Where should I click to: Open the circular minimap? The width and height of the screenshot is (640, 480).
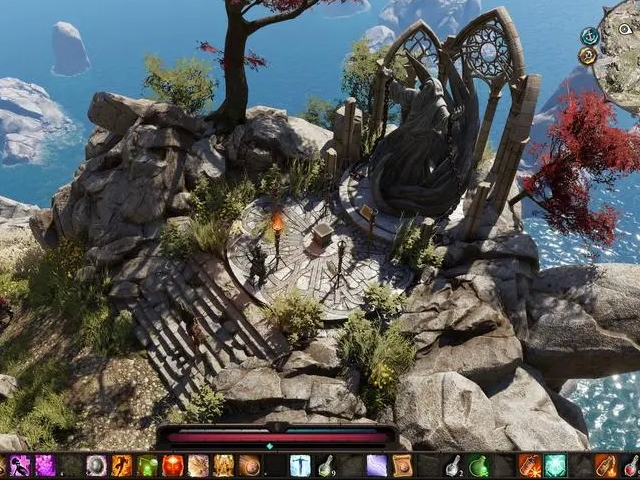point(618,62)
